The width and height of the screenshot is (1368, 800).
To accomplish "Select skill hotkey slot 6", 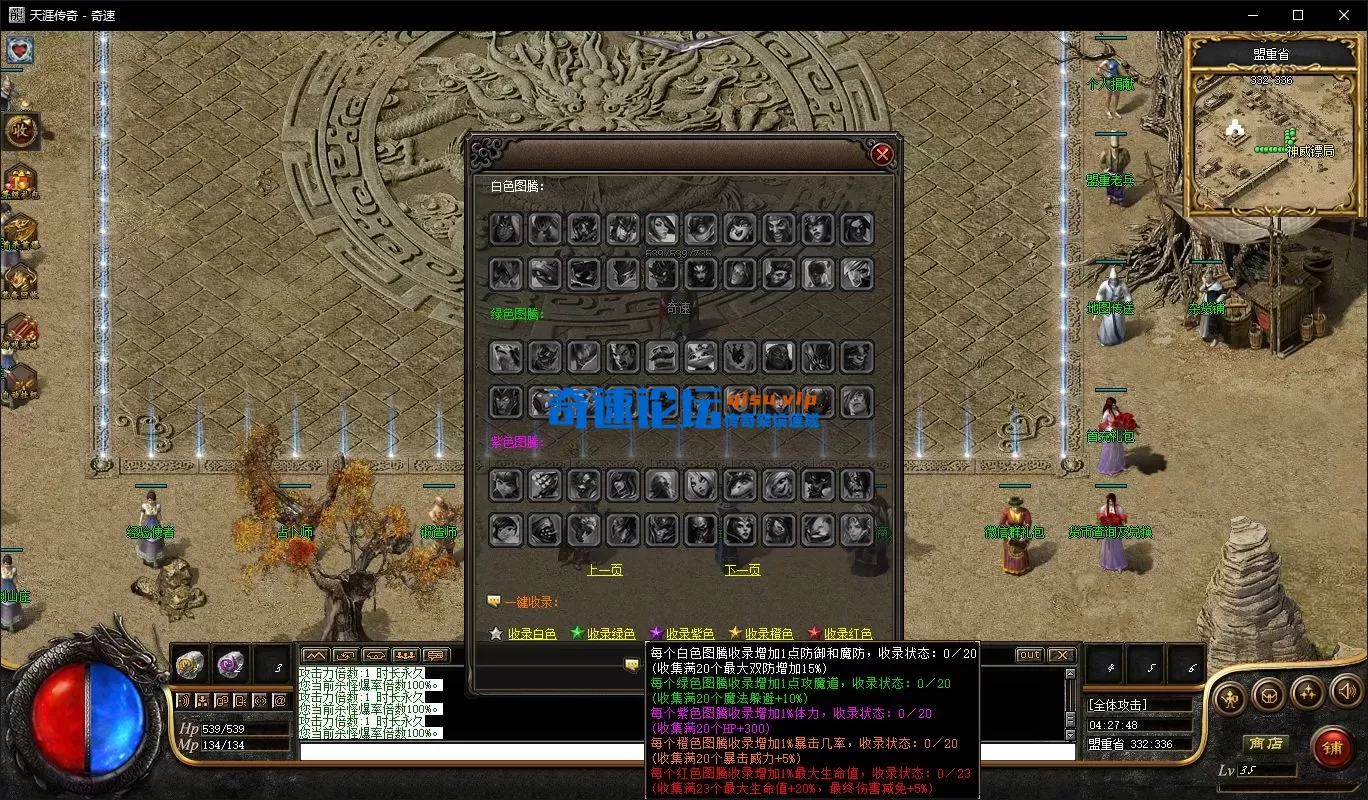I will (1186, 667).
